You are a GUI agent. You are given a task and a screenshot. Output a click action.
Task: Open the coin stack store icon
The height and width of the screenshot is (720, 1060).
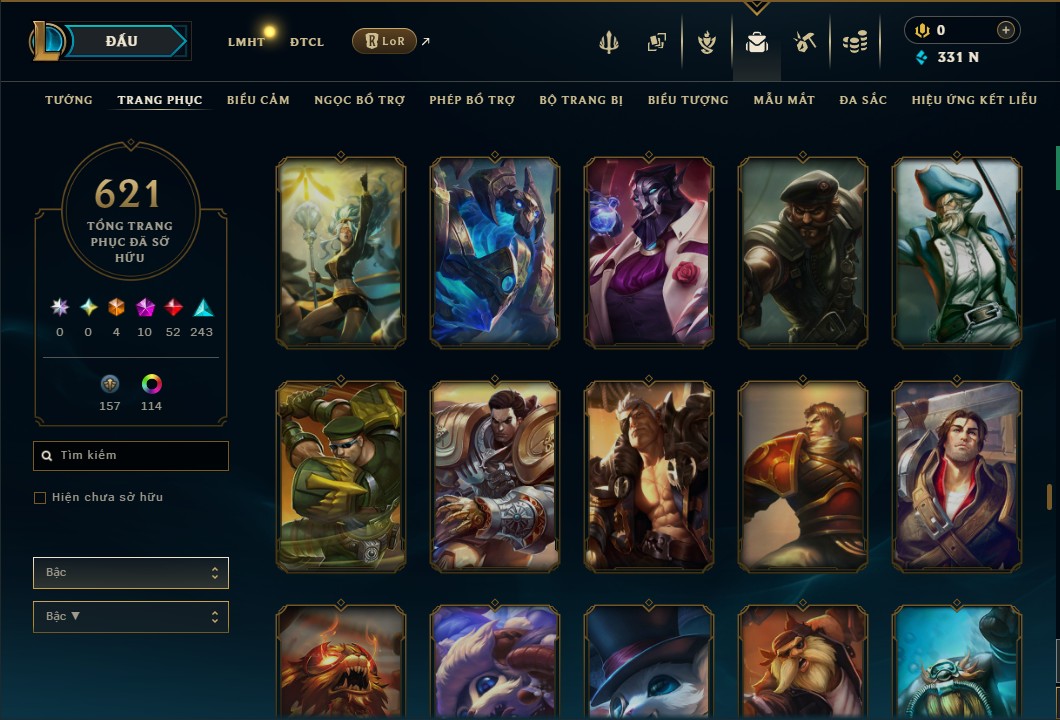point(854,42)
